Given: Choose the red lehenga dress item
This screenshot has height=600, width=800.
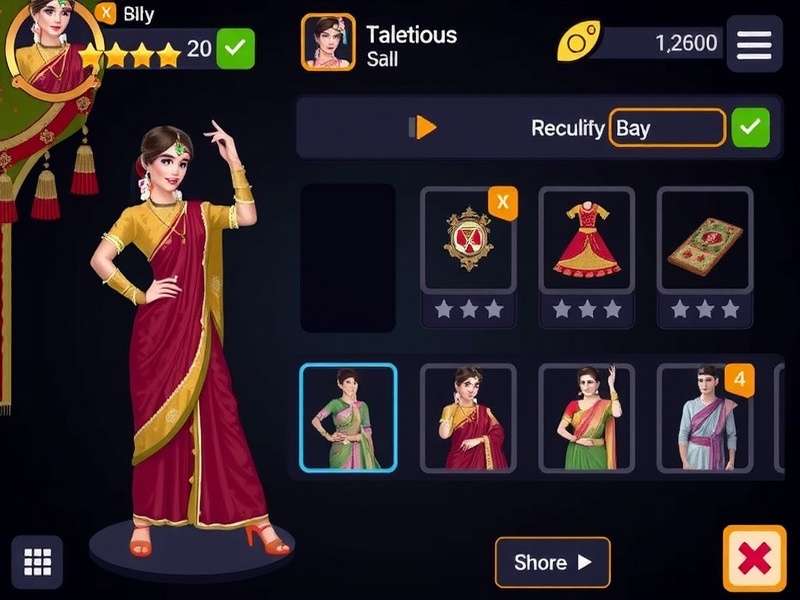Looking at the screenshot, I should tap(586, 241).
